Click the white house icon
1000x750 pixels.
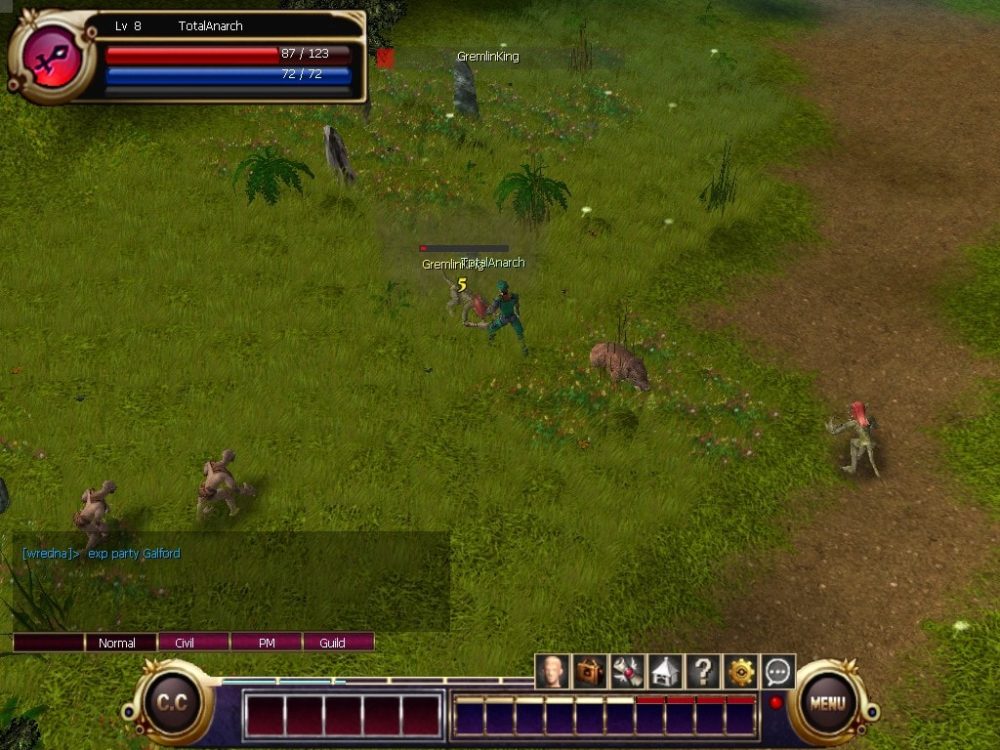665,672
